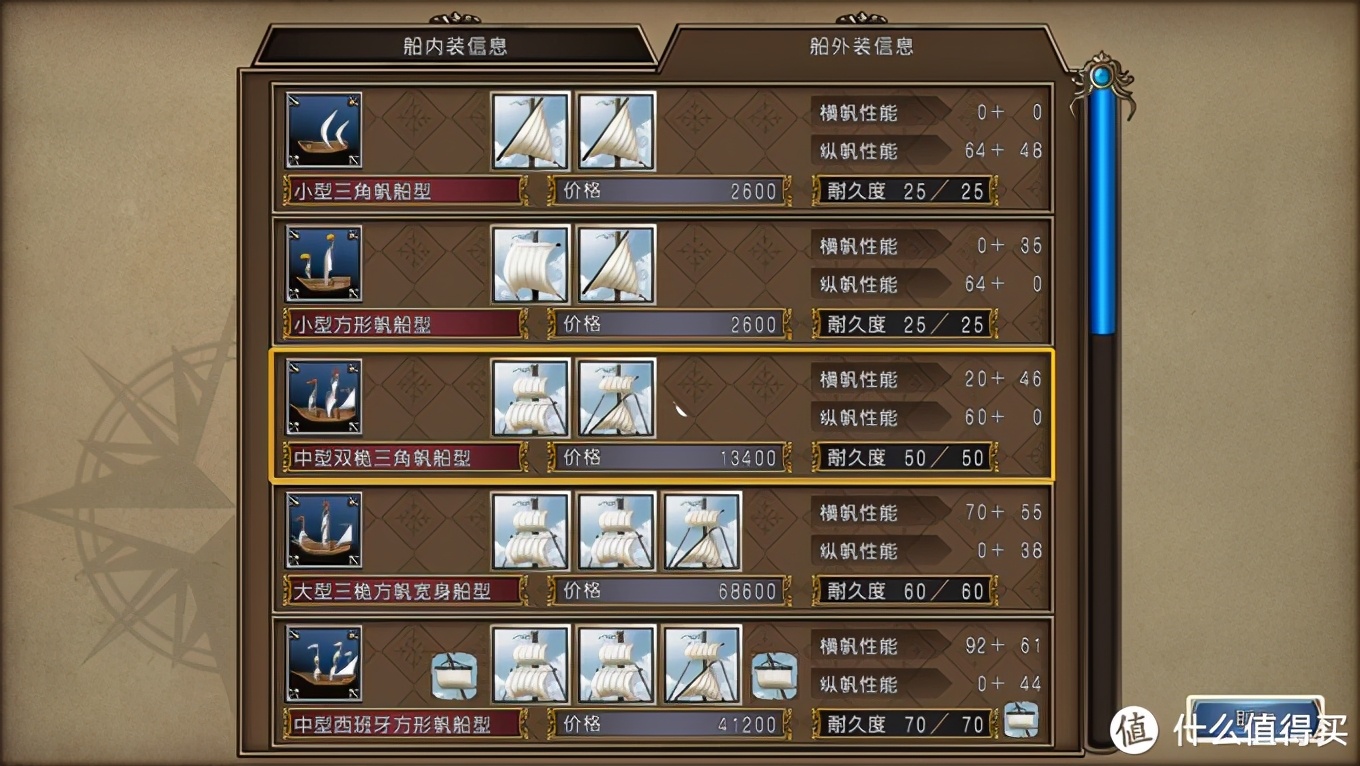Click the mizzen lateen sail icon on 中型双桅三角帆船型 row

tap(616, 398)
